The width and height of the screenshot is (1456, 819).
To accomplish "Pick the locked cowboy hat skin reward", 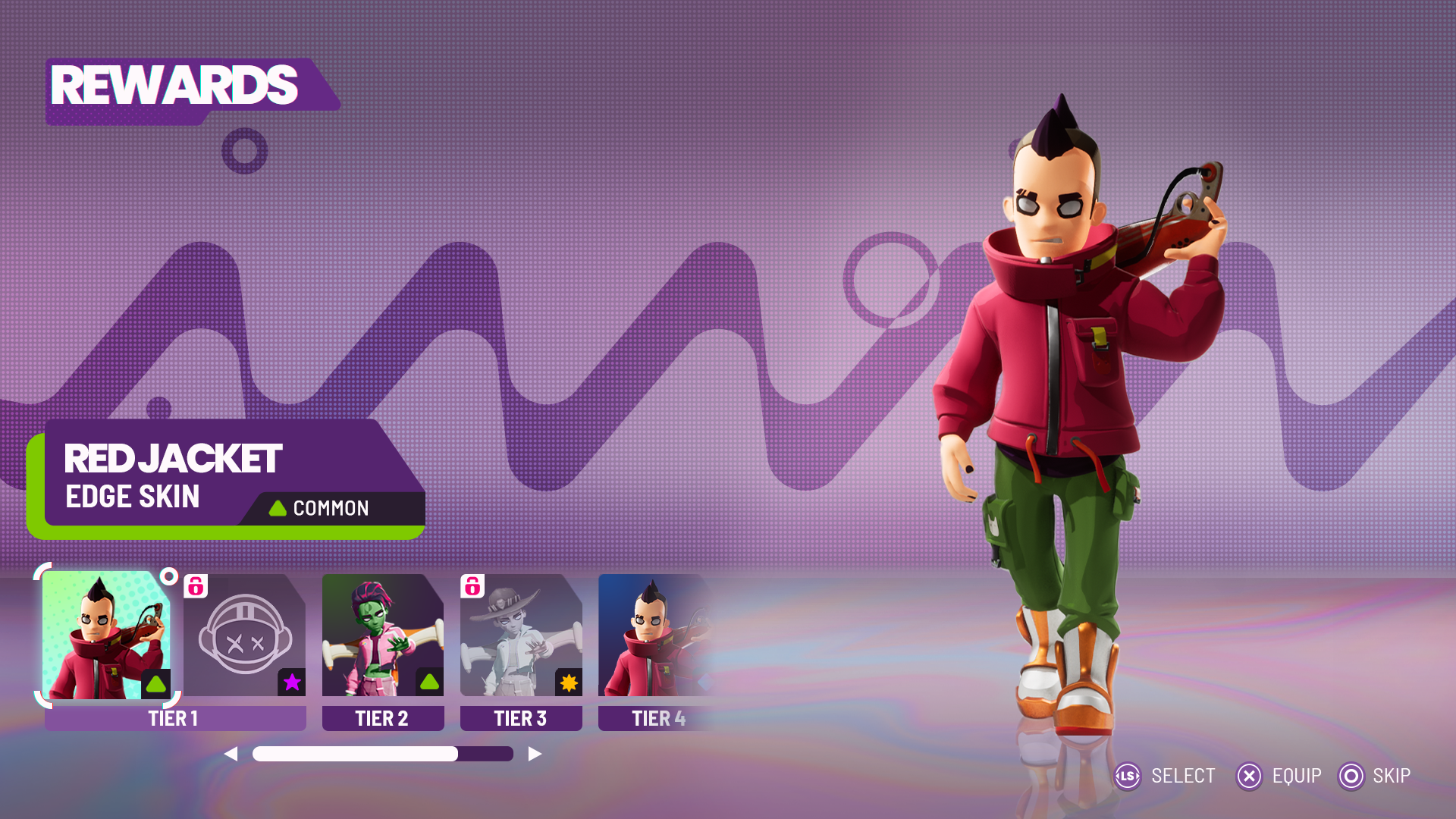I will (x=521, y=635).
